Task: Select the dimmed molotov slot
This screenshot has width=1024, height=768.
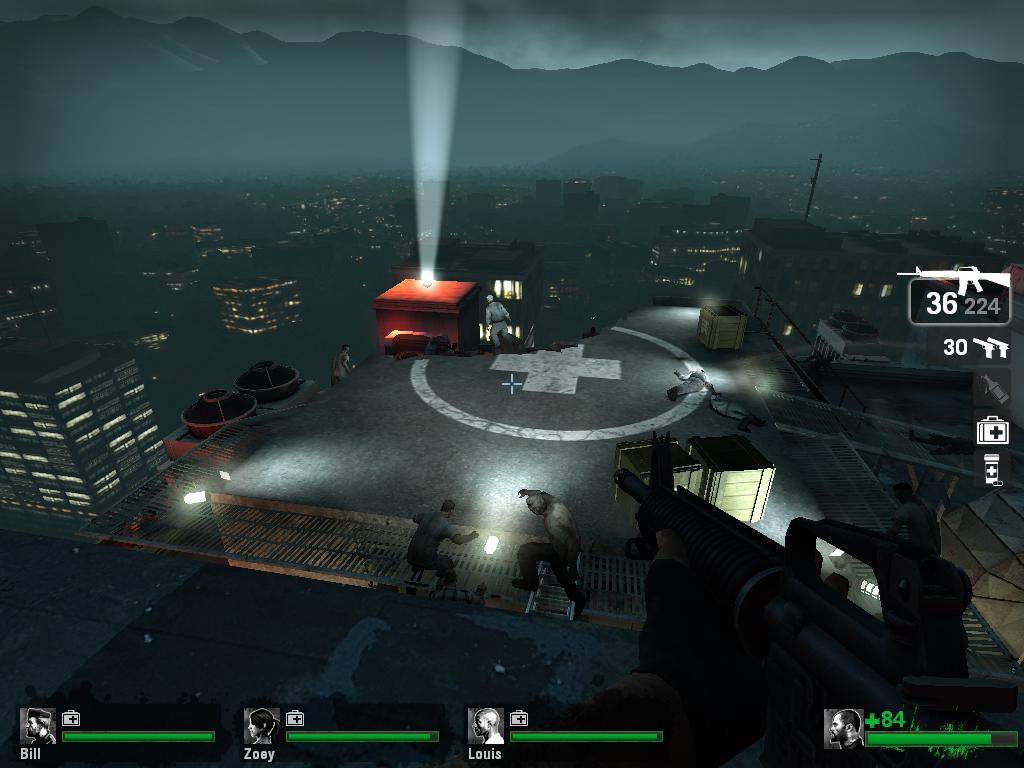Action: point(992,388)
